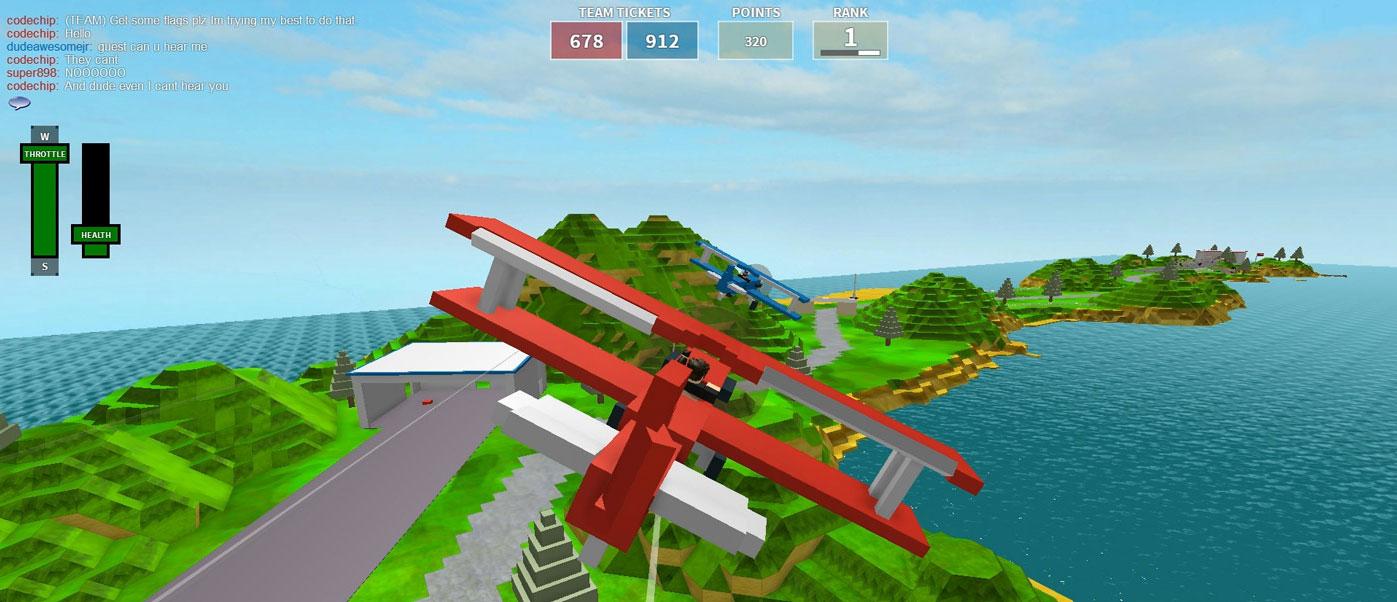
Task: Click the green THROTTLE slider handle
Action: click(x=44, y=154)
